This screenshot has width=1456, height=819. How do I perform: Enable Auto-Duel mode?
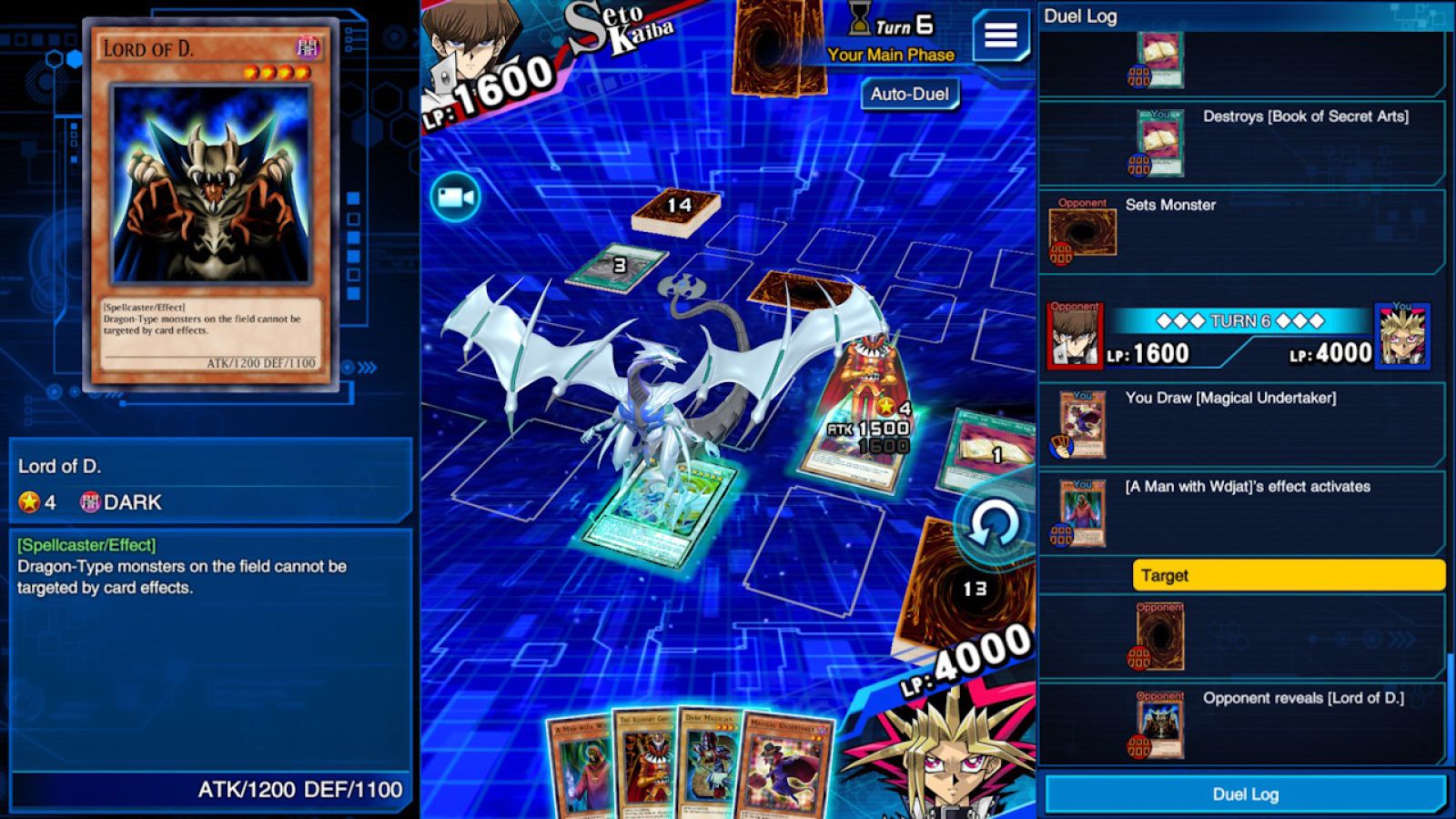[x=909, y=94]
